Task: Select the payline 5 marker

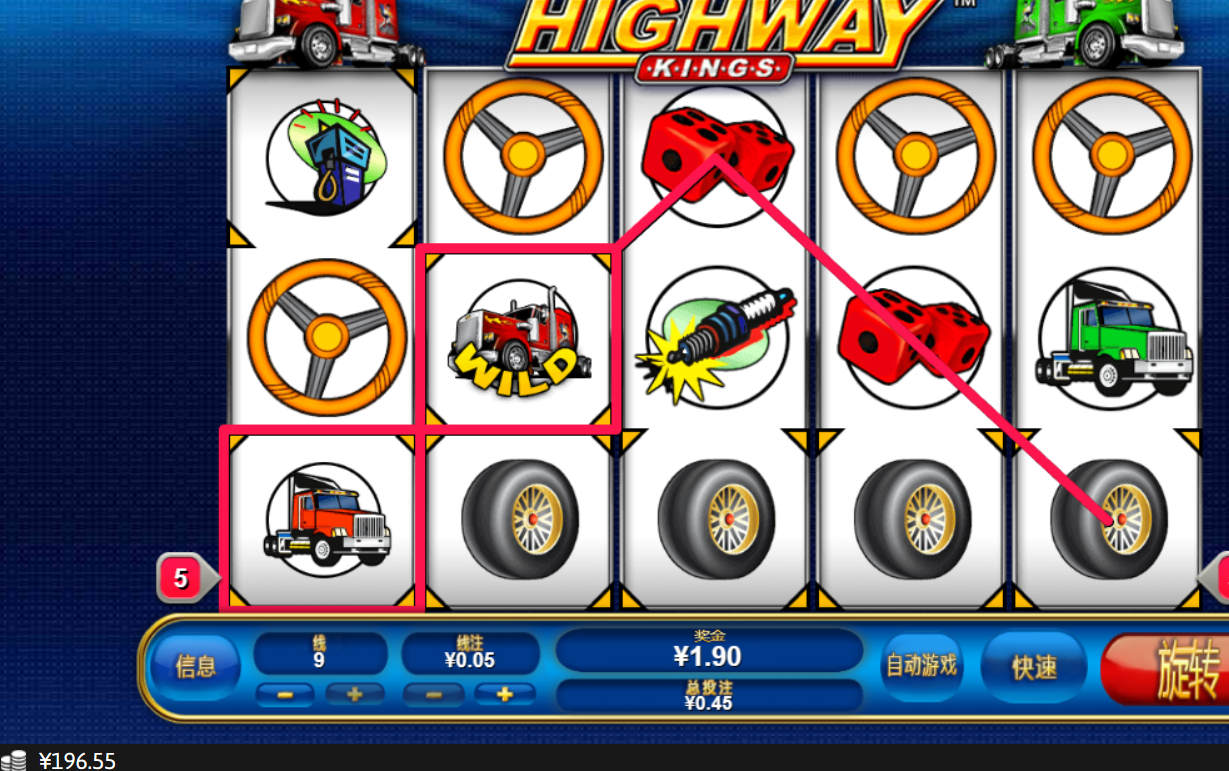Action: pyautogui.click(x=181, y=578)
